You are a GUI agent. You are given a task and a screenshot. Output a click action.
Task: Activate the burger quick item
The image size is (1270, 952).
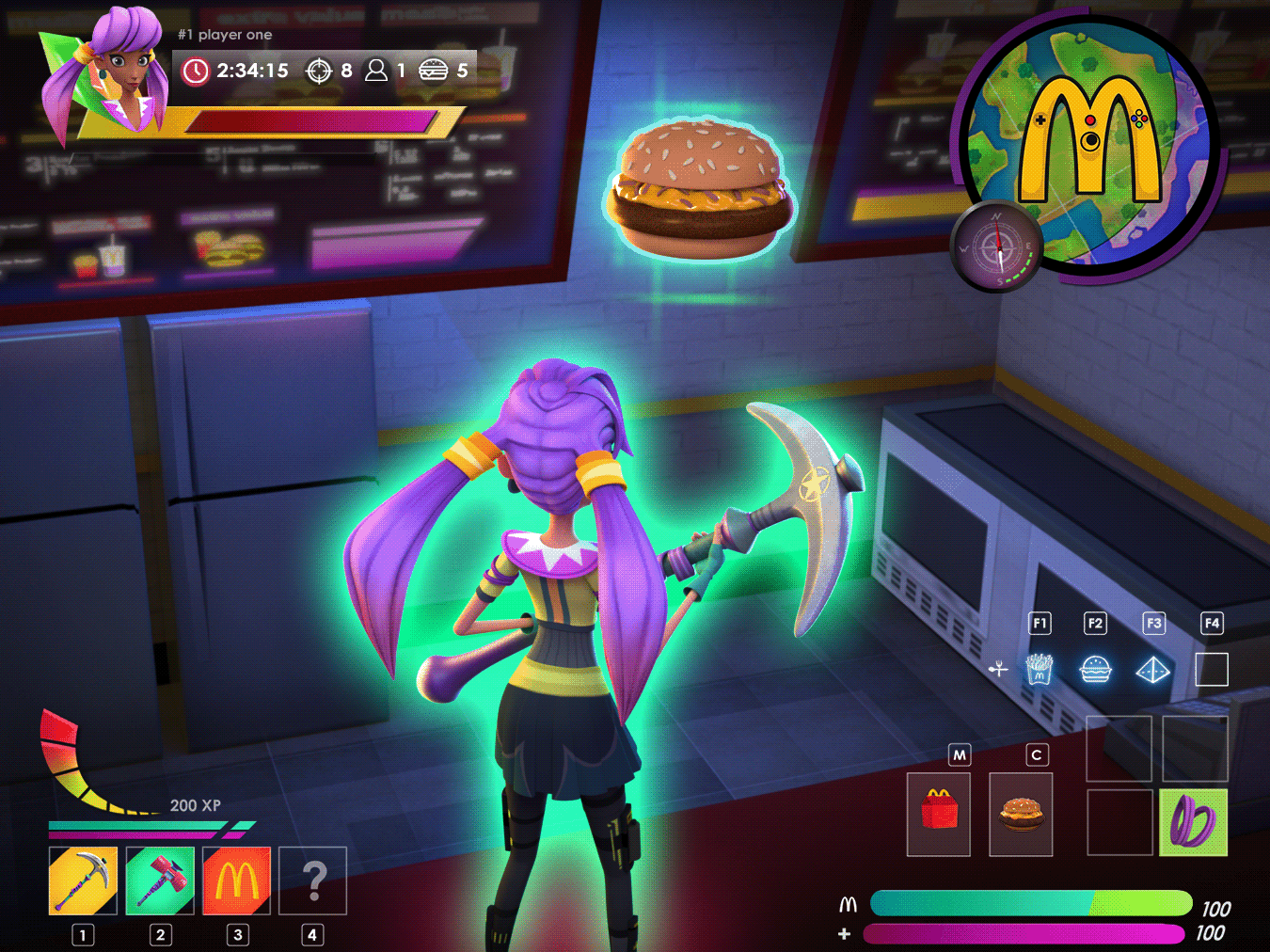coord(1096,670)
